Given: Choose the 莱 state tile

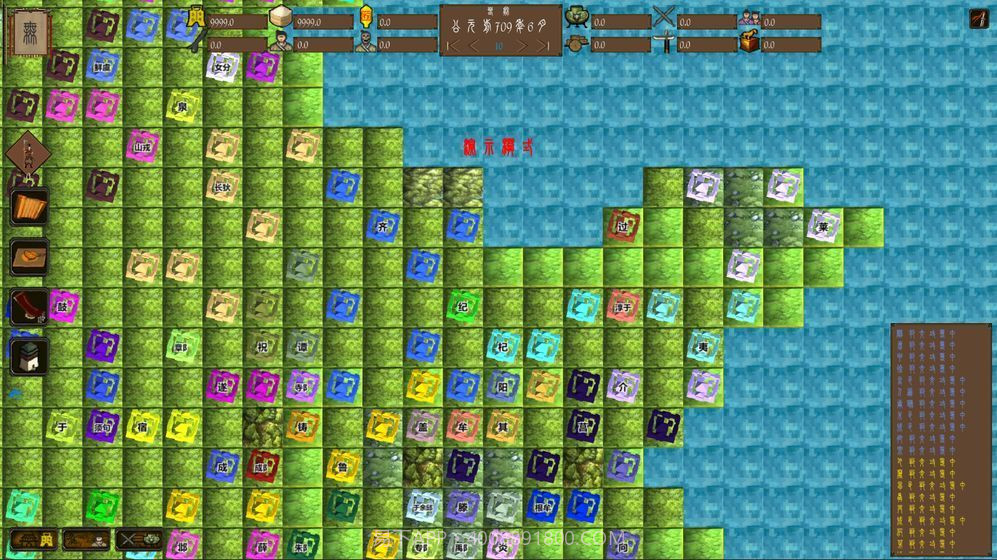Looking at the screenshot, I should point(823,226).
